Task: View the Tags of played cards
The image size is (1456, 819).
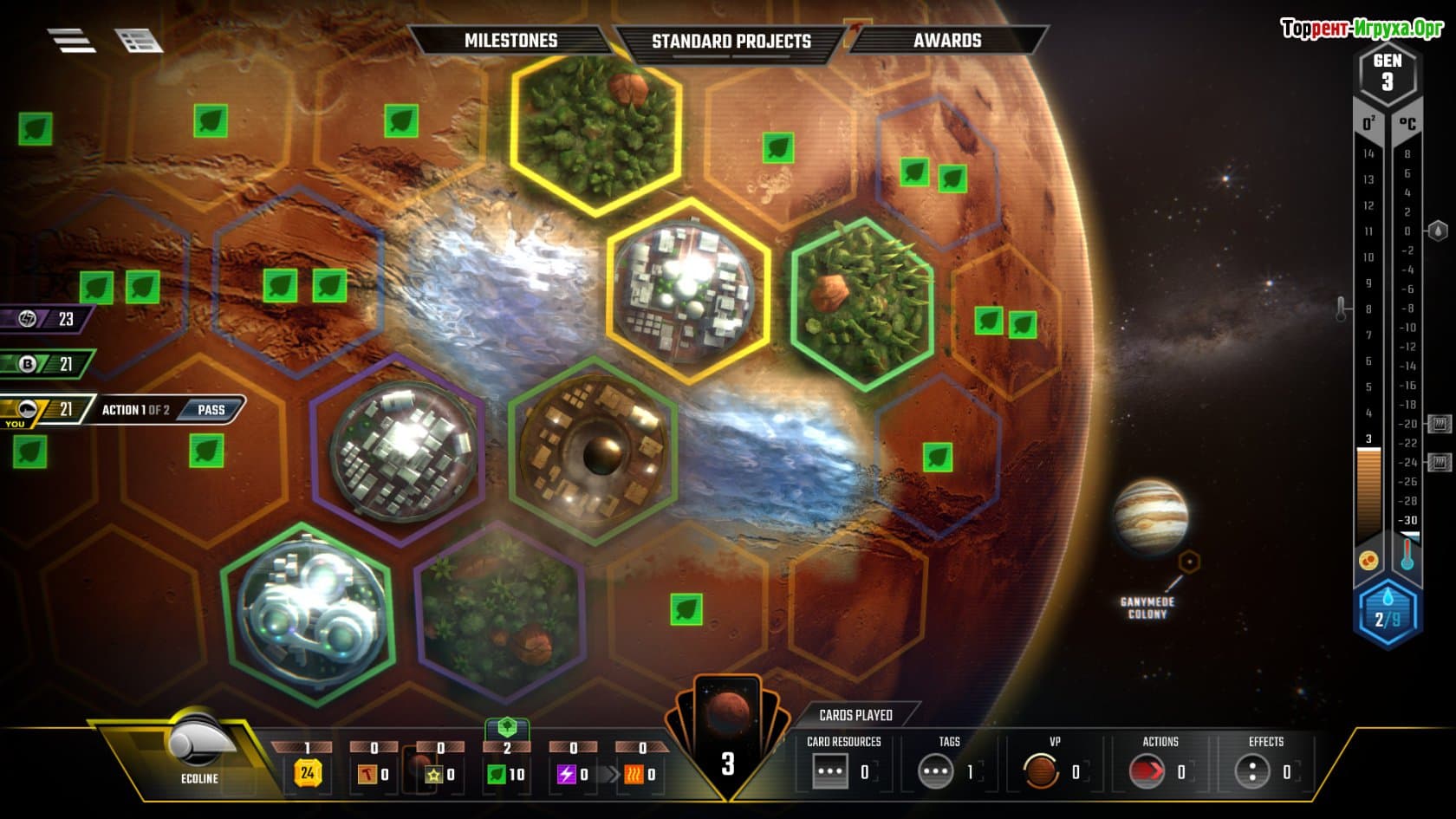Action: click(x=936, y=771)
